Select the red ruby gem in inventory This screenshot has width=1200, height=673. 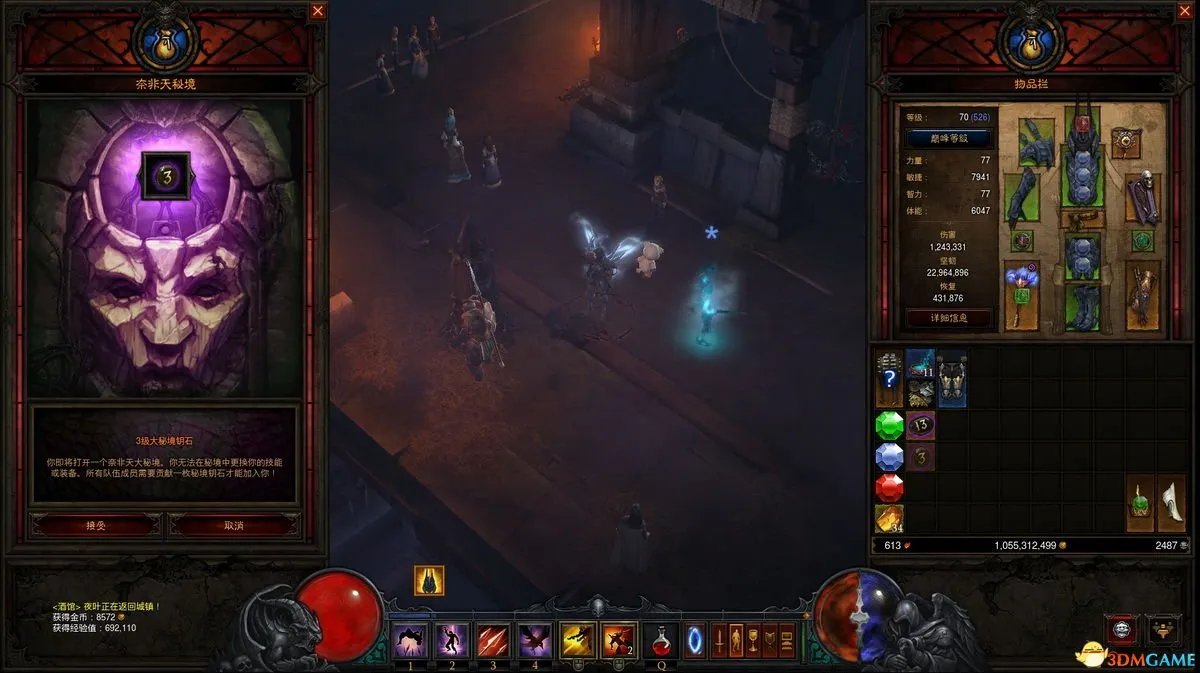coord(889,488)
